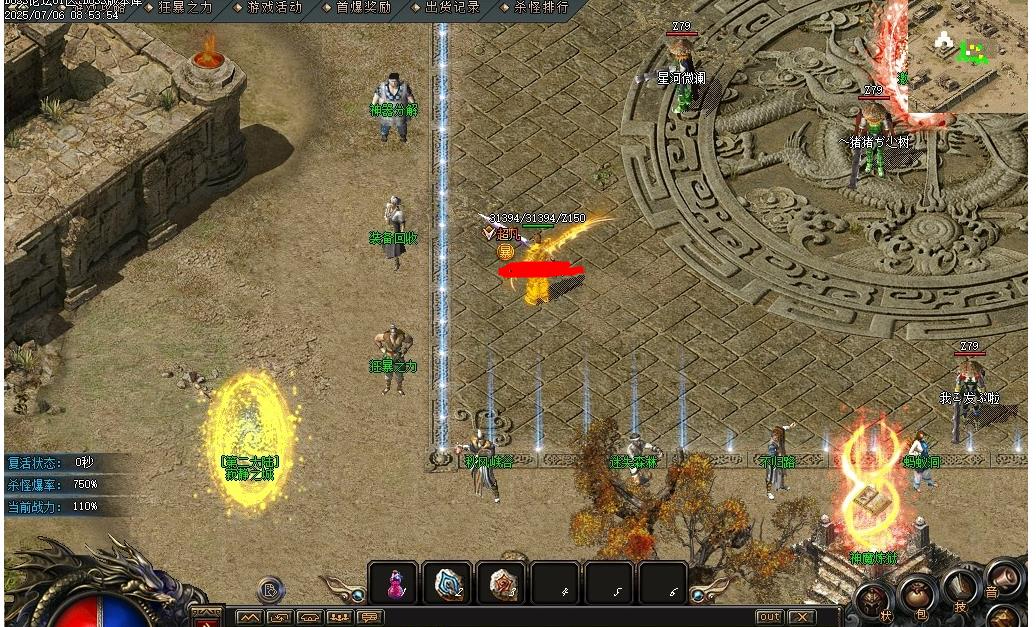Open the character status (状) button
This screenshot has height=627, width=1036.
click(874, 602)
